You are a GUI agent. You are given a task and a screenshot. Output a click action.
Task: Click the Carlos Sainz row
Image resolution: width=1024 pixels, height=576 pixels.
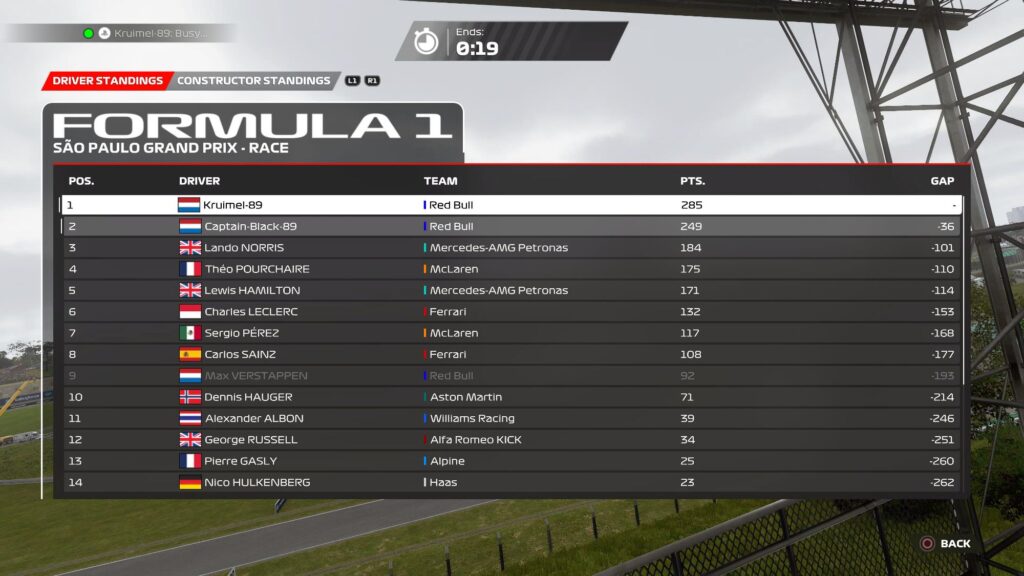[x=512, y=354]
